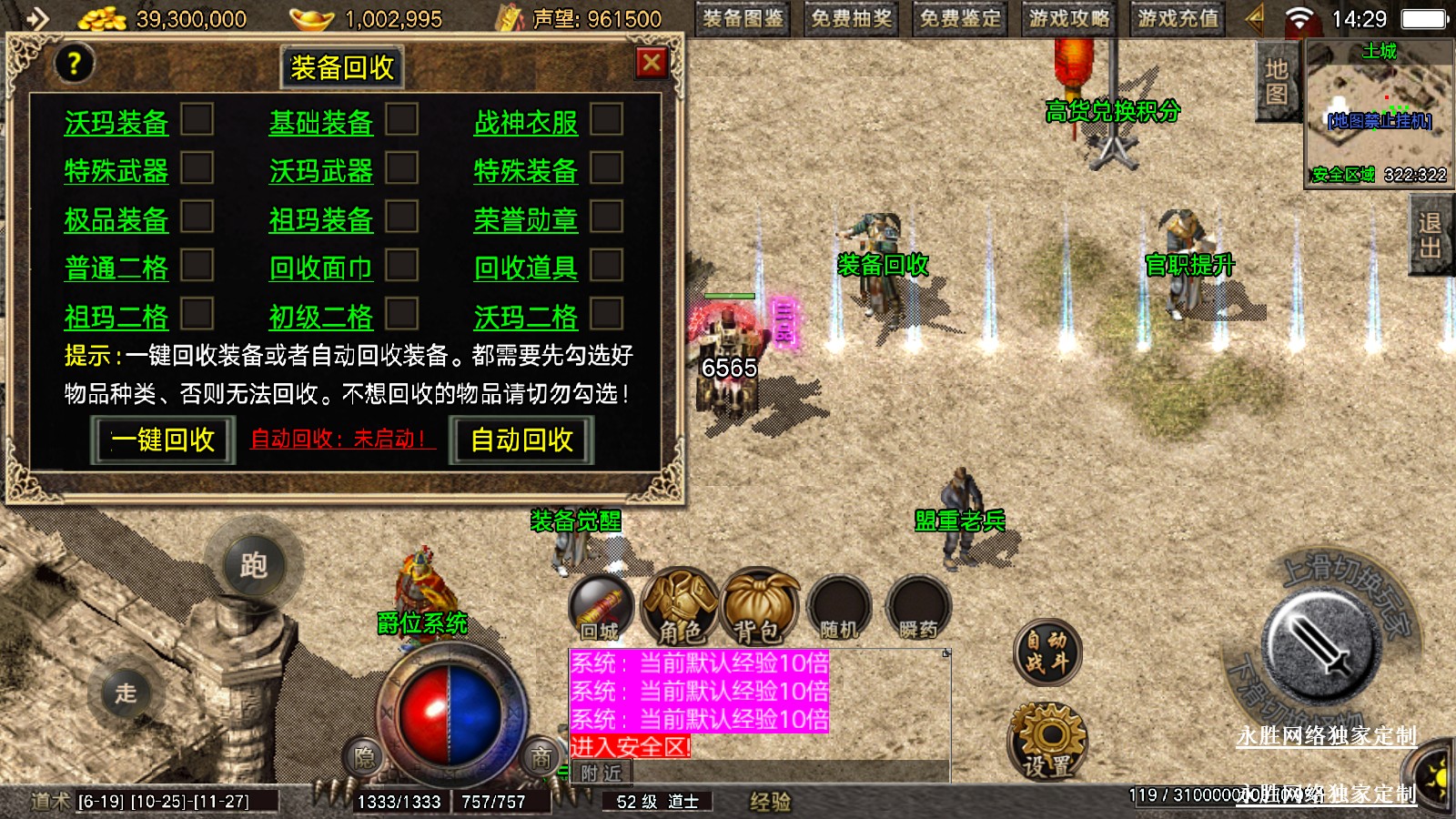Open the 背包 bag icon
1456x819 pixels.
tap(758, 607)
